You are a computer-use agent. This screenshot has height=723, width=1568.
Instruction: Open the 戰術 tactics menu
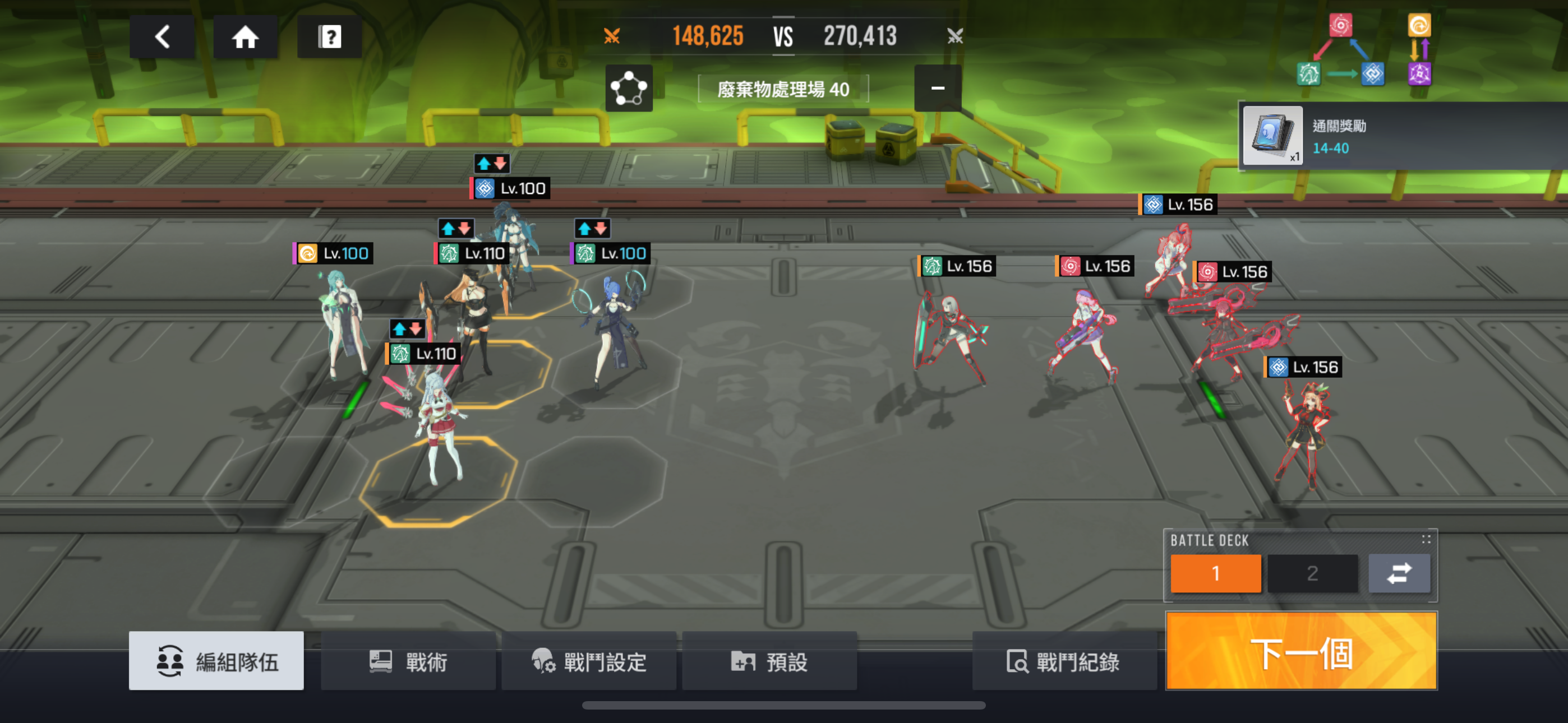(x=408, y=661)
